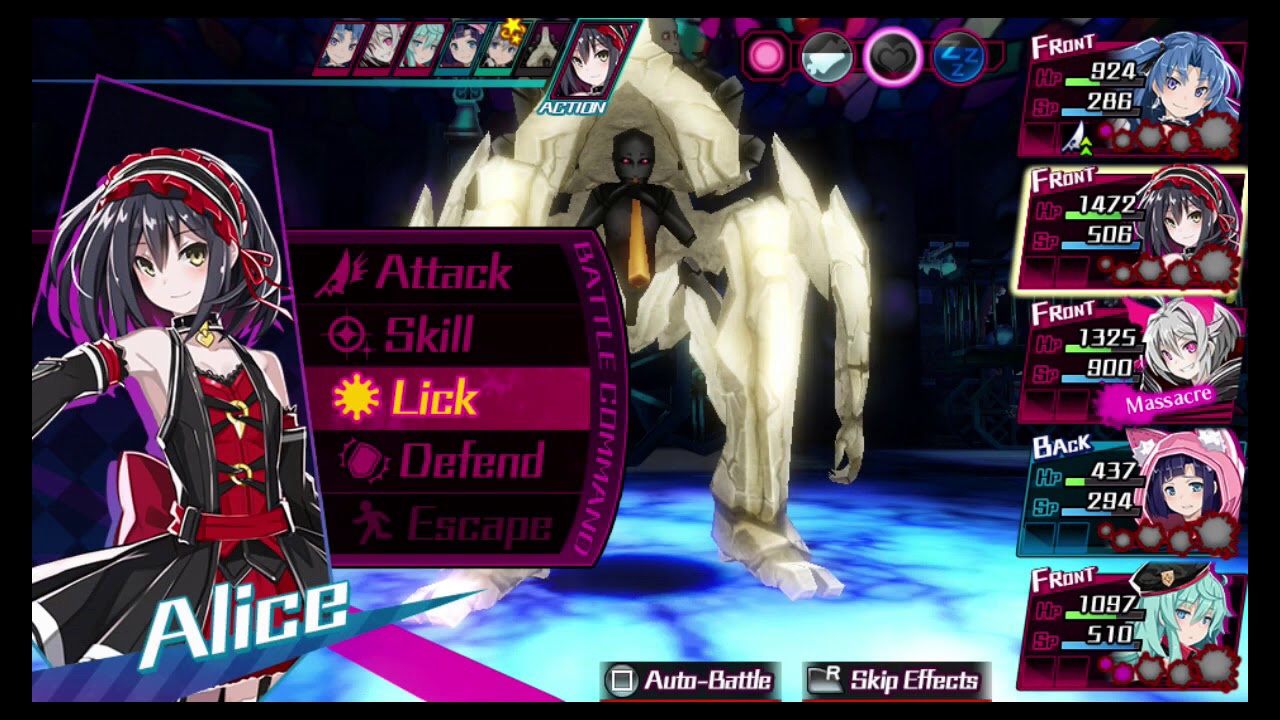Pick the Defend command
This screenshot has width=1280, height=720.
coord(470,461)
